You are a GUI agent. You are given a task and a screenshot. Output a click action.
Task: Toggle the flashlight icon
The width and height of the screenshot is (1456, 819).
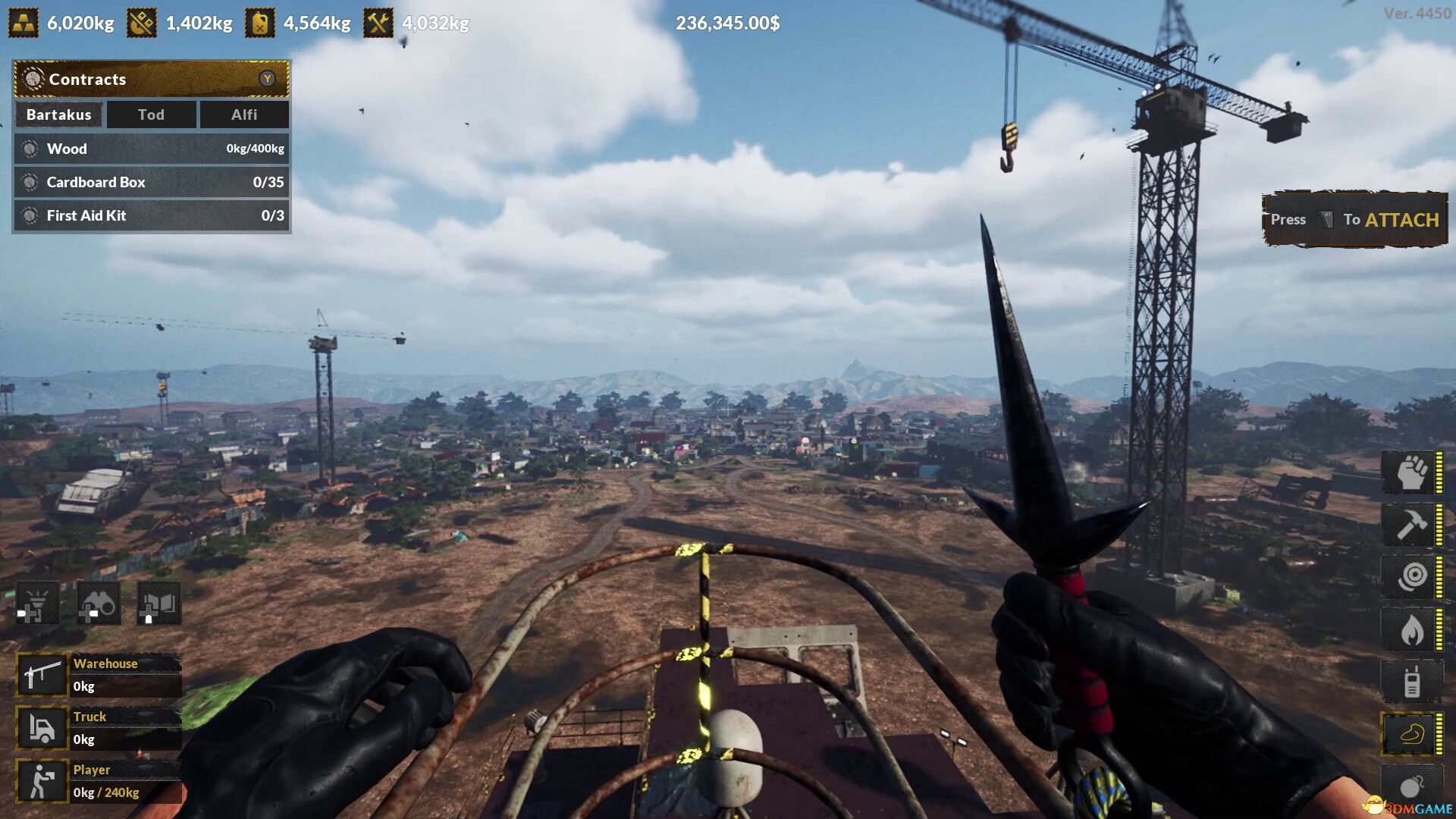click(x=37, y=604)
